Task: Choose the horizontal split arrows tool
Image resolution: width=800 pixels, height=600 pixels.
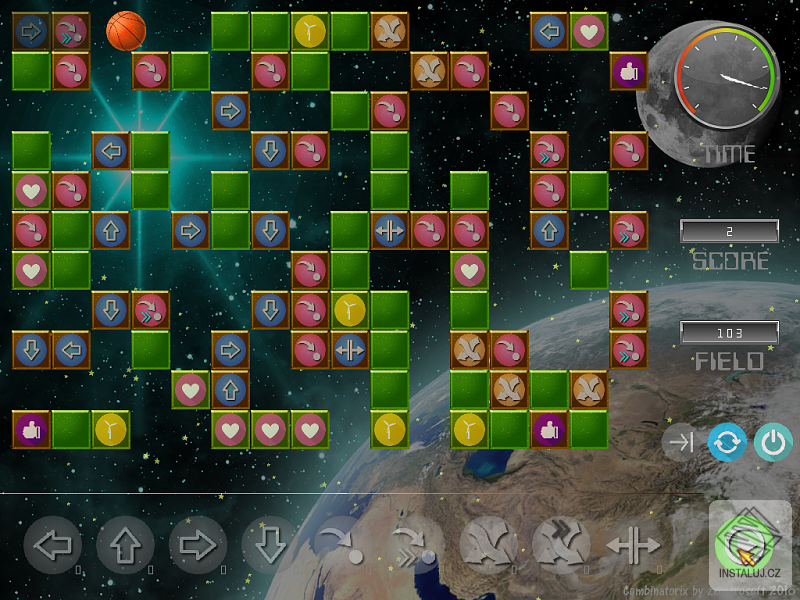Action: (x=633, y=546)
